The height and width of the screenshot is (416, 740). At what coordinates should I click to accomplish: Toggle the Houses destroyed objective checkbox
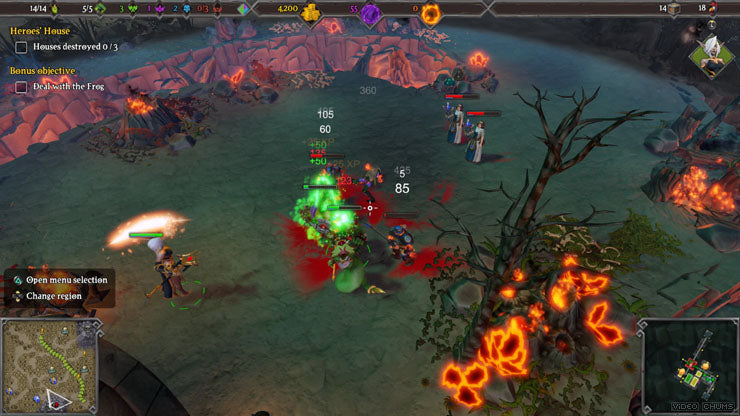coord(21,47)
